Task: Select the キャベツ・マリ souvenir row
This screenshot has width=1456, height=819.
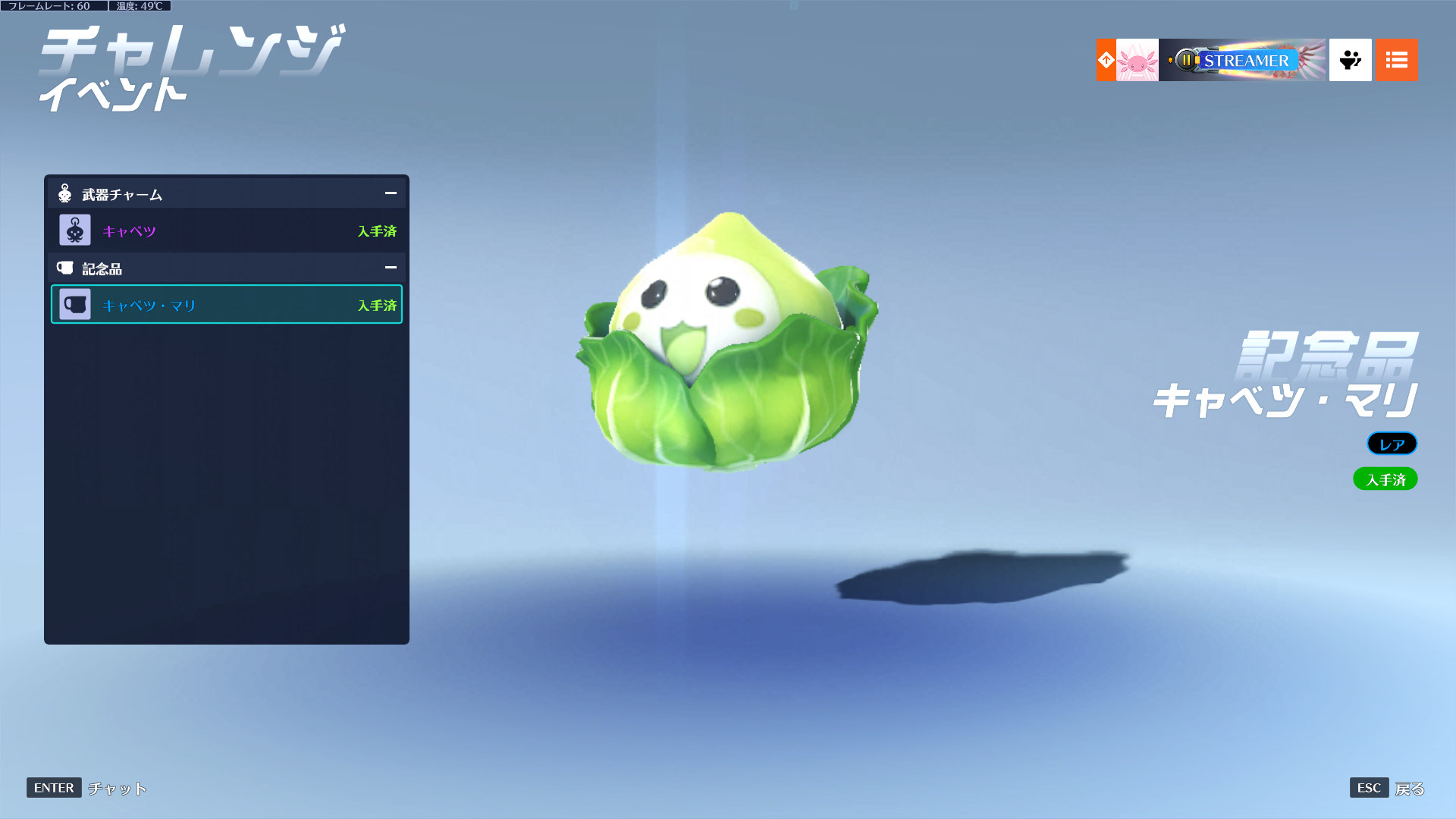Action: coord(227,305)
